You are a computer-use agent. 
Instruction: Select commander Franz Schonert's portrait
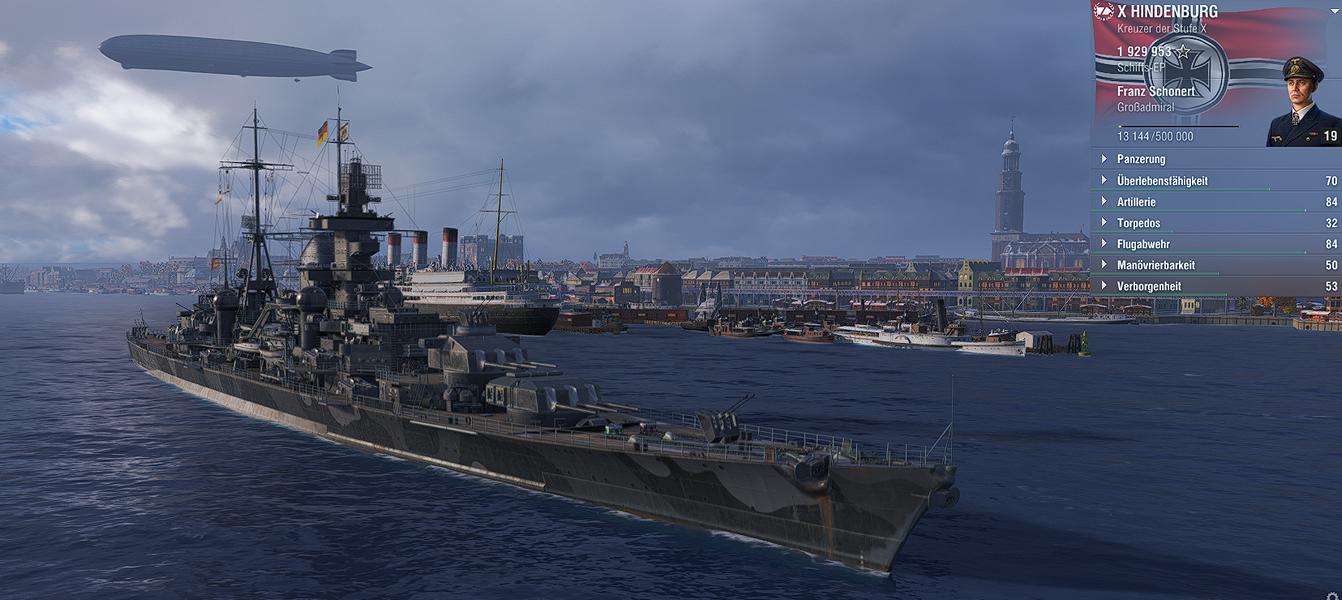1302,103
